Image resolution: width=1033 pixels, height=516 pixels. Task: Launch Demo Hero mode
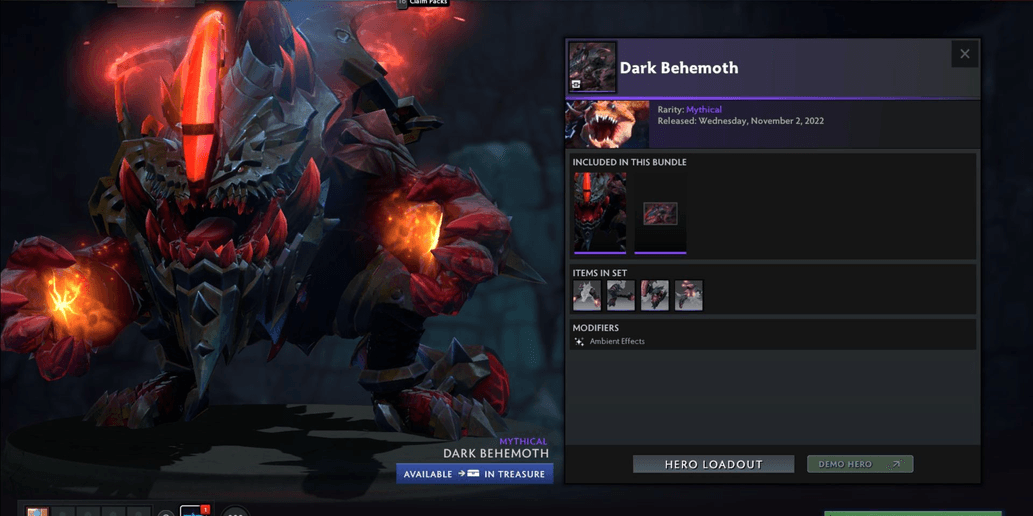[x=860, y=464]
